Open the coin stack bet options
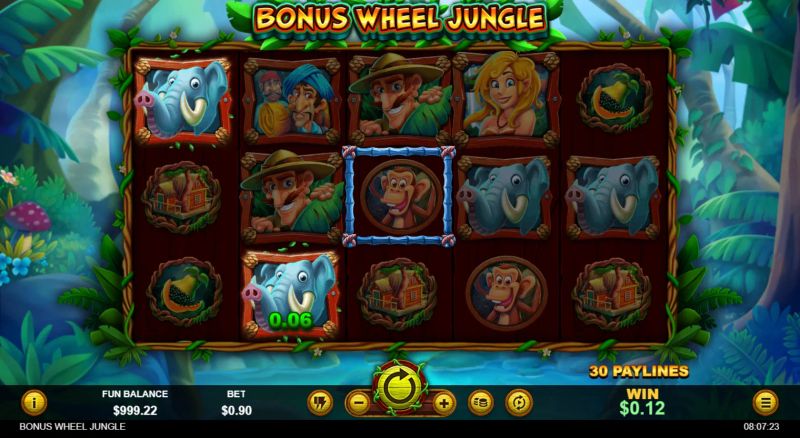 [481, 403]
